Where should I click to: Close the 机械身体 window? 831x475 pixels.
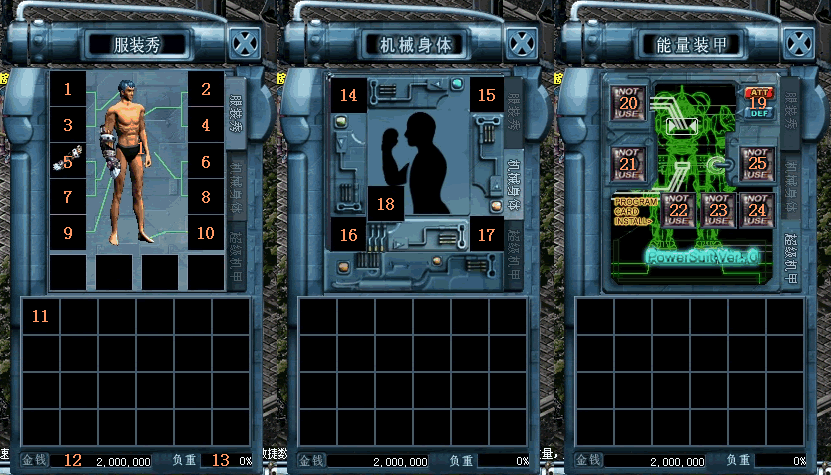(522, 44)
